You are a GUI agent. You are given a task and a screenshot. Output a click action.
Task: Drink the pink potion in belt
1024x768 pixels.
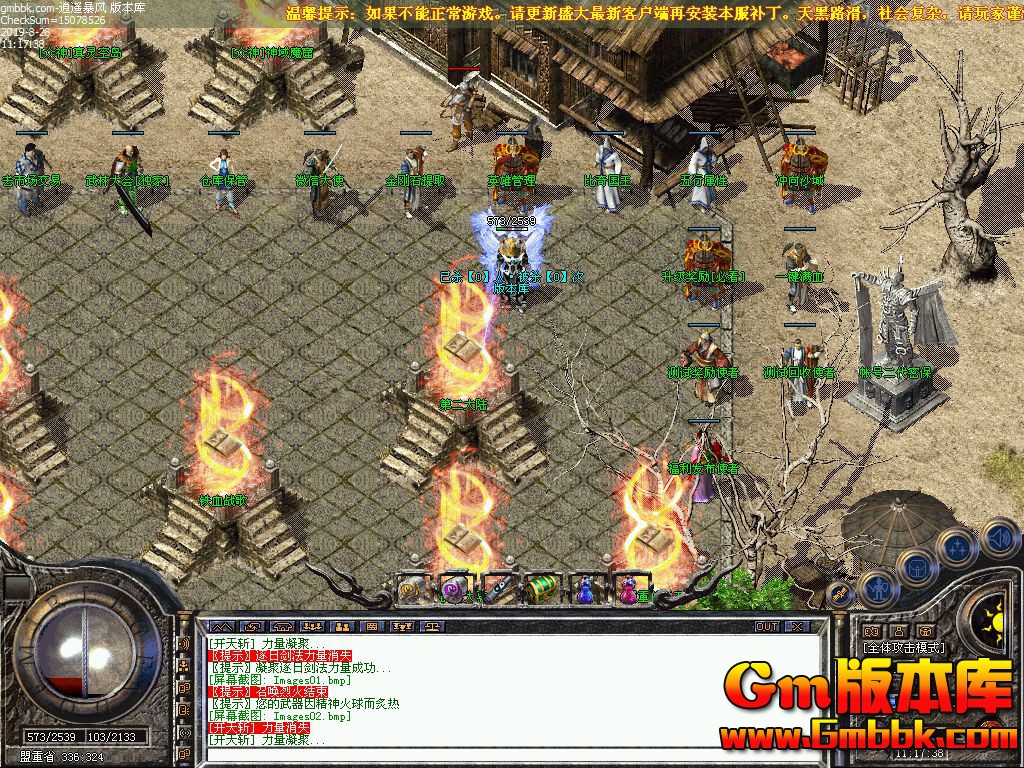click(628, 588)
